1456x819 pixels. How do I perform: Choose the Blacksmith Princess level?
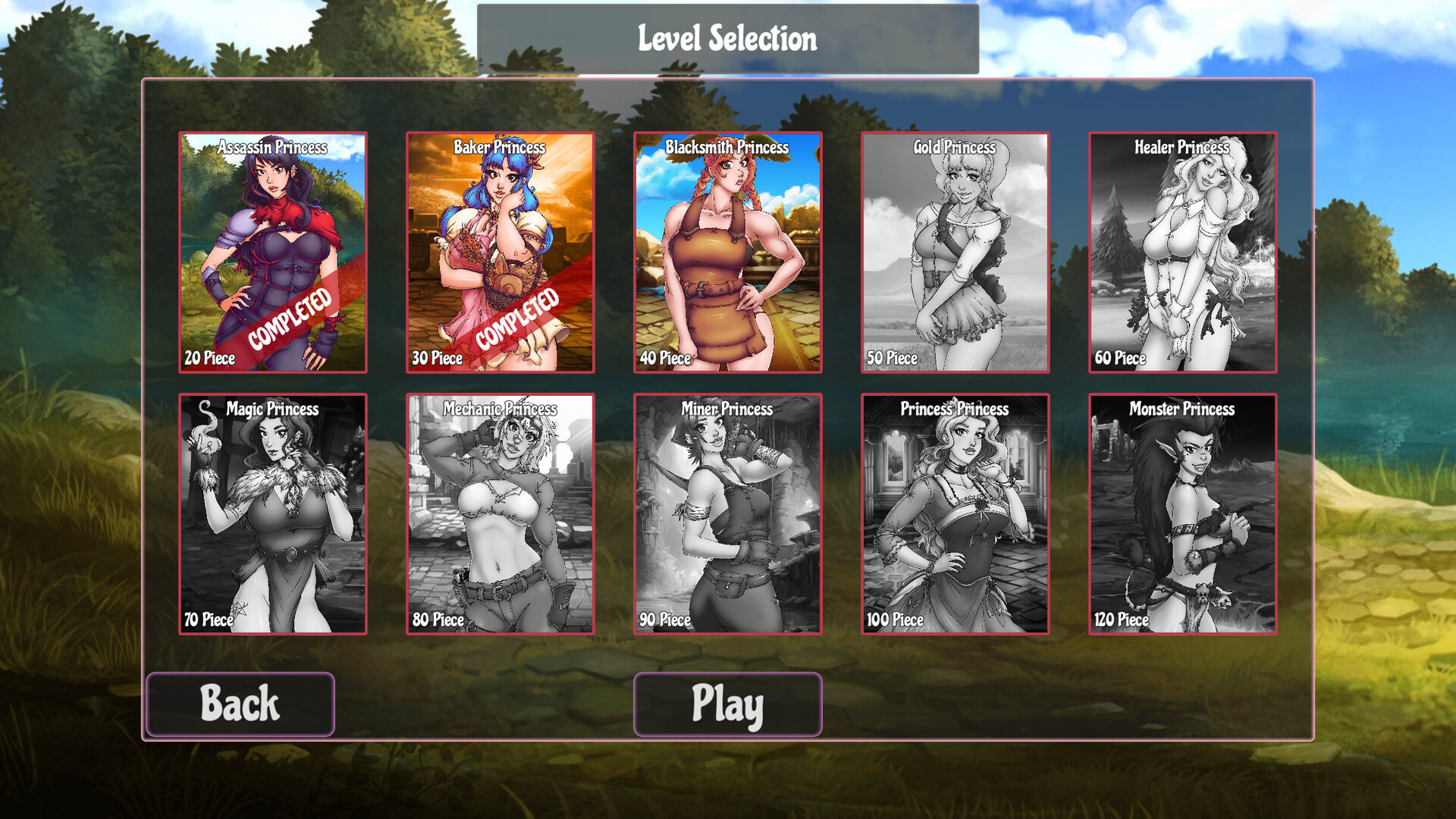coord(726,253)
